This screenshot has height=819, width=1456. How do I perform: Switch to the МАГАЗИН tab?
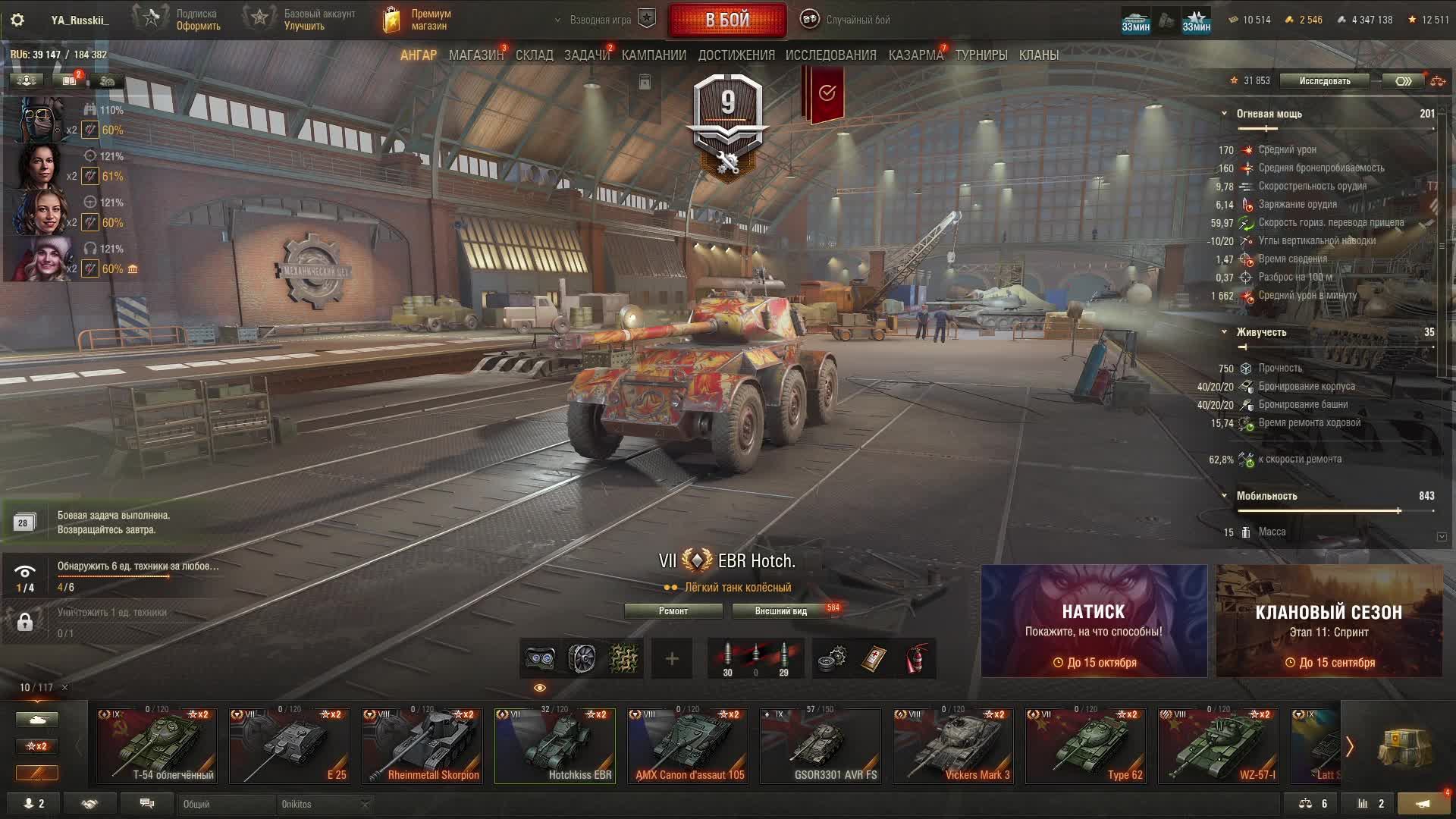click(475, 55)
